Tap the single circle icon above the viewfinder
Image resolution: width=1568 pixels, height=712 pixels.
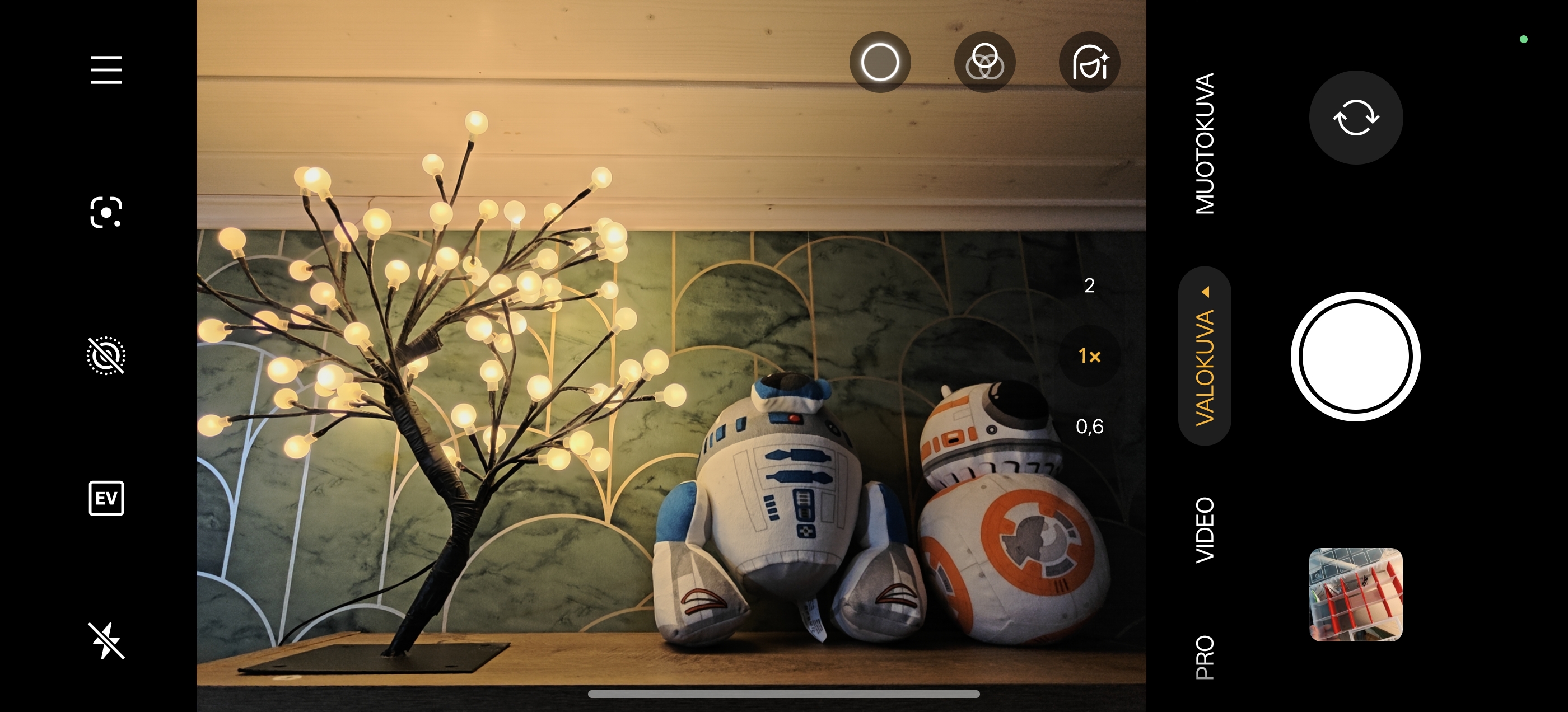click(x=880, y=62)
